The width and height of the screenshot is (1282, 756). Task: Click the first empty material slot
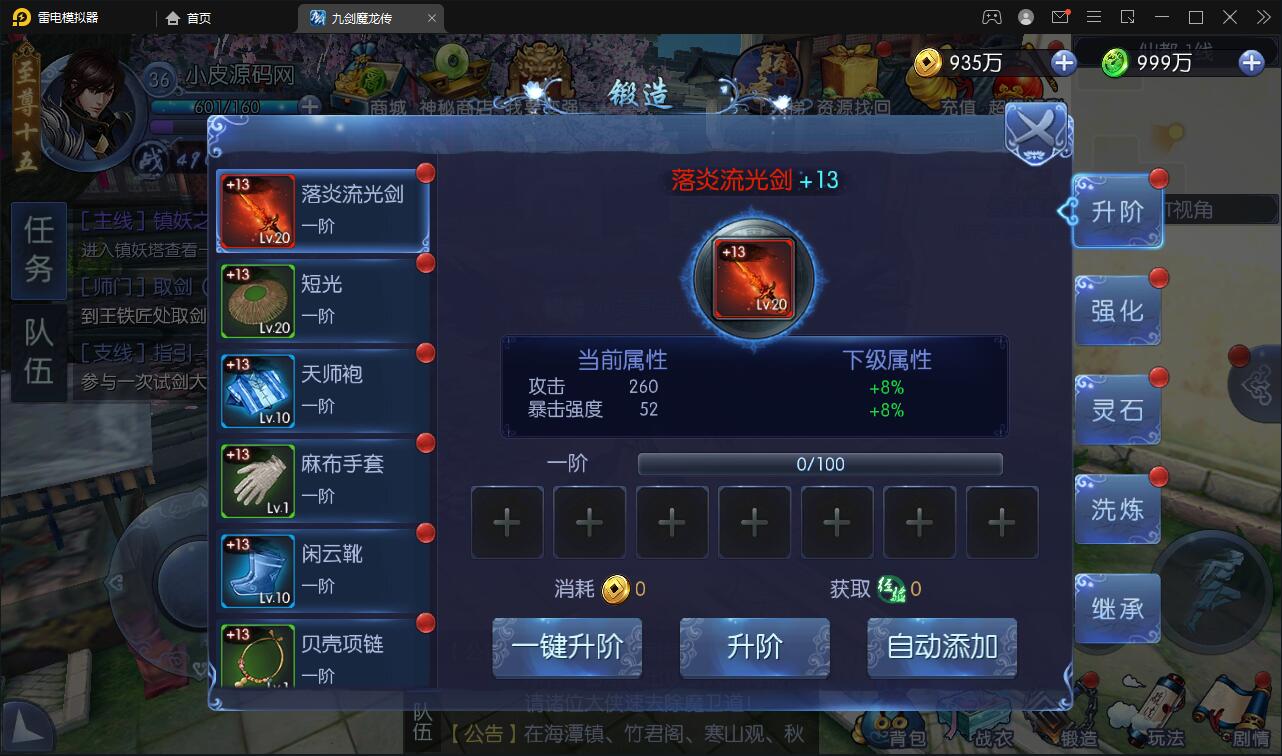tap(507, 522)
